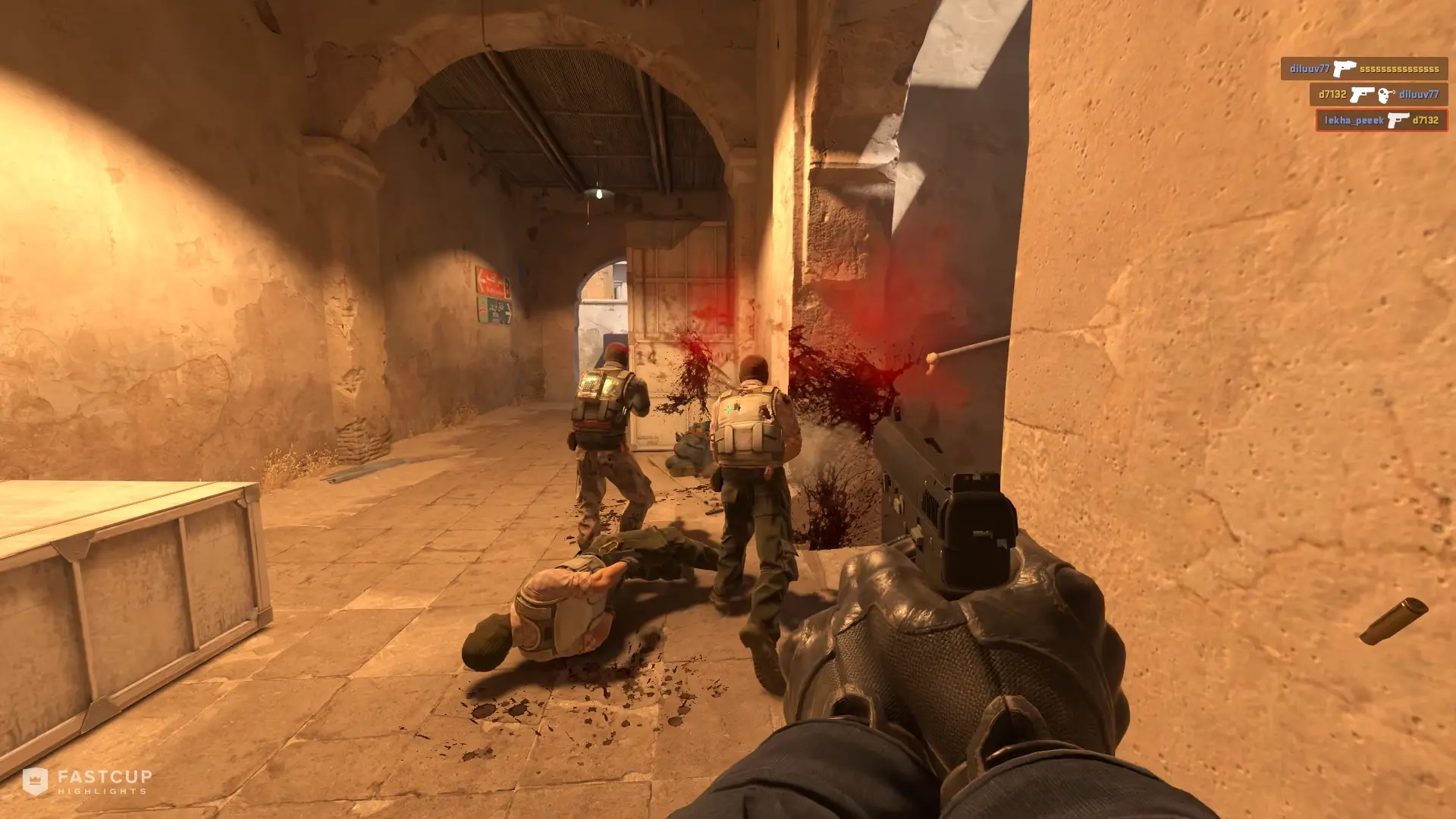Screen dimensions: 1456x819
Task: Click the headshot icon in the kill feed
Action: click(1386, 95)
